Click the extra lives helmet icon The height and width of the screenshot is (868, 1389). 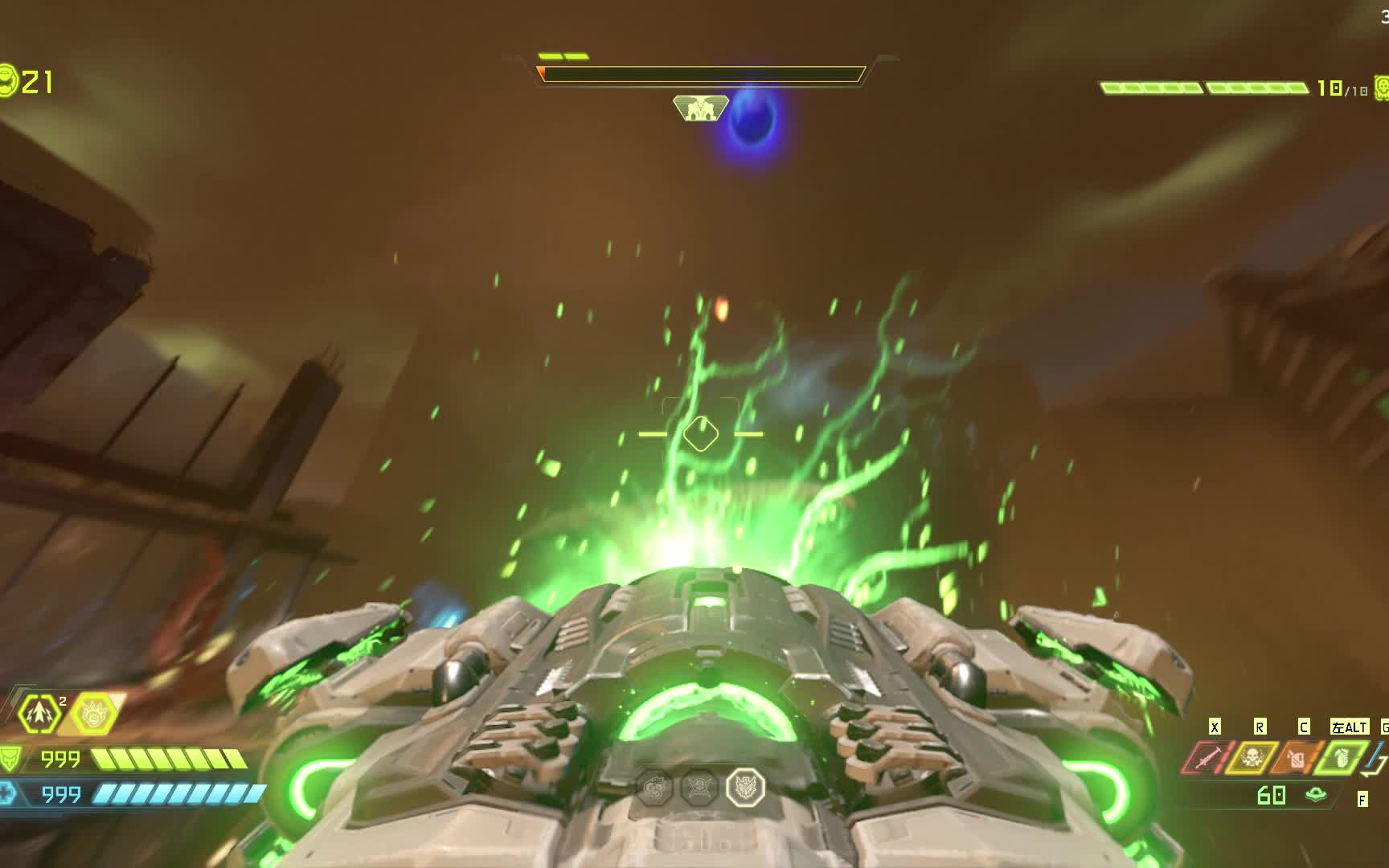(7, 81)
